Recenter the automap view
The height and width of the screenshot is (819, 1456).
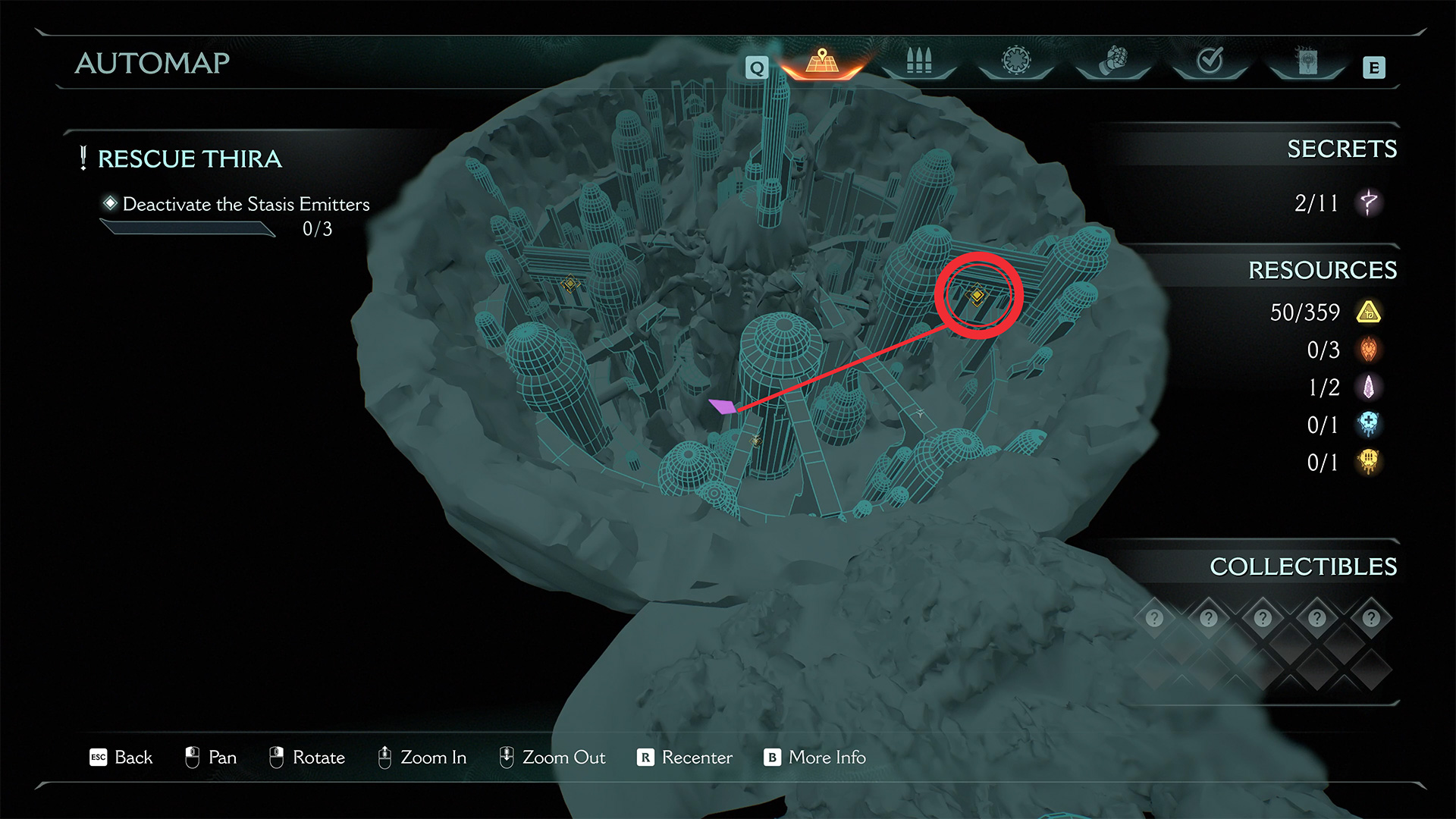[x=685, y=758]
